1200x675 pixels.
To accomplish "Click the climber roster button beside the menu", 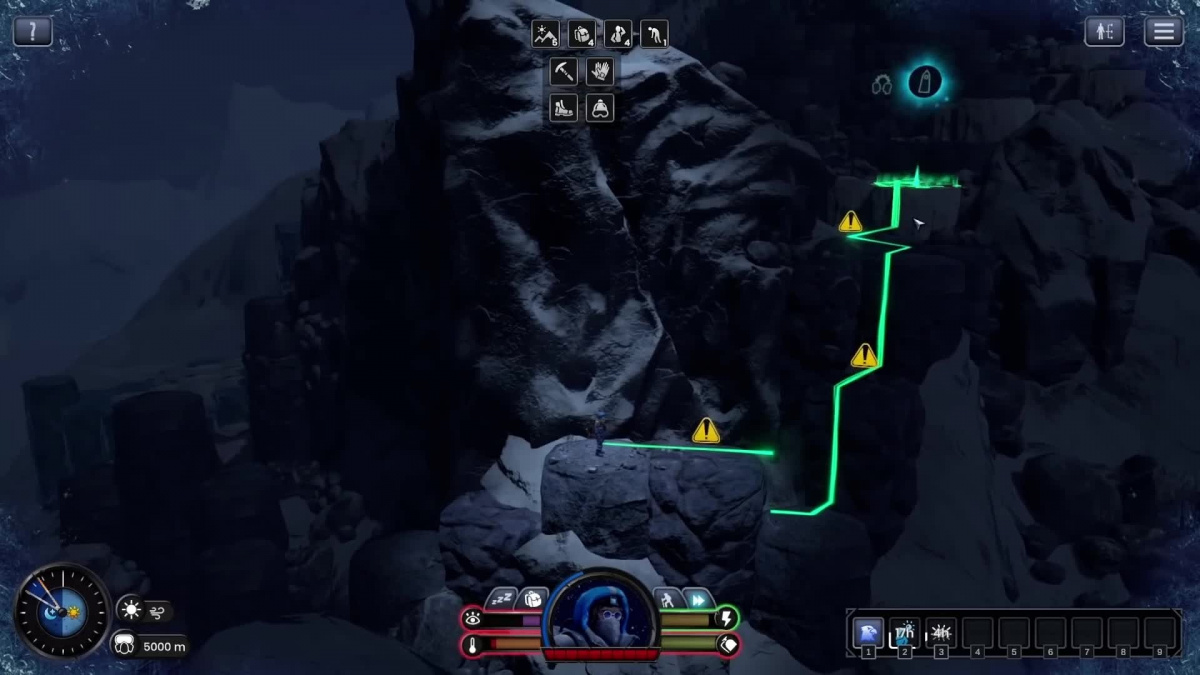I will [1104, 31].
